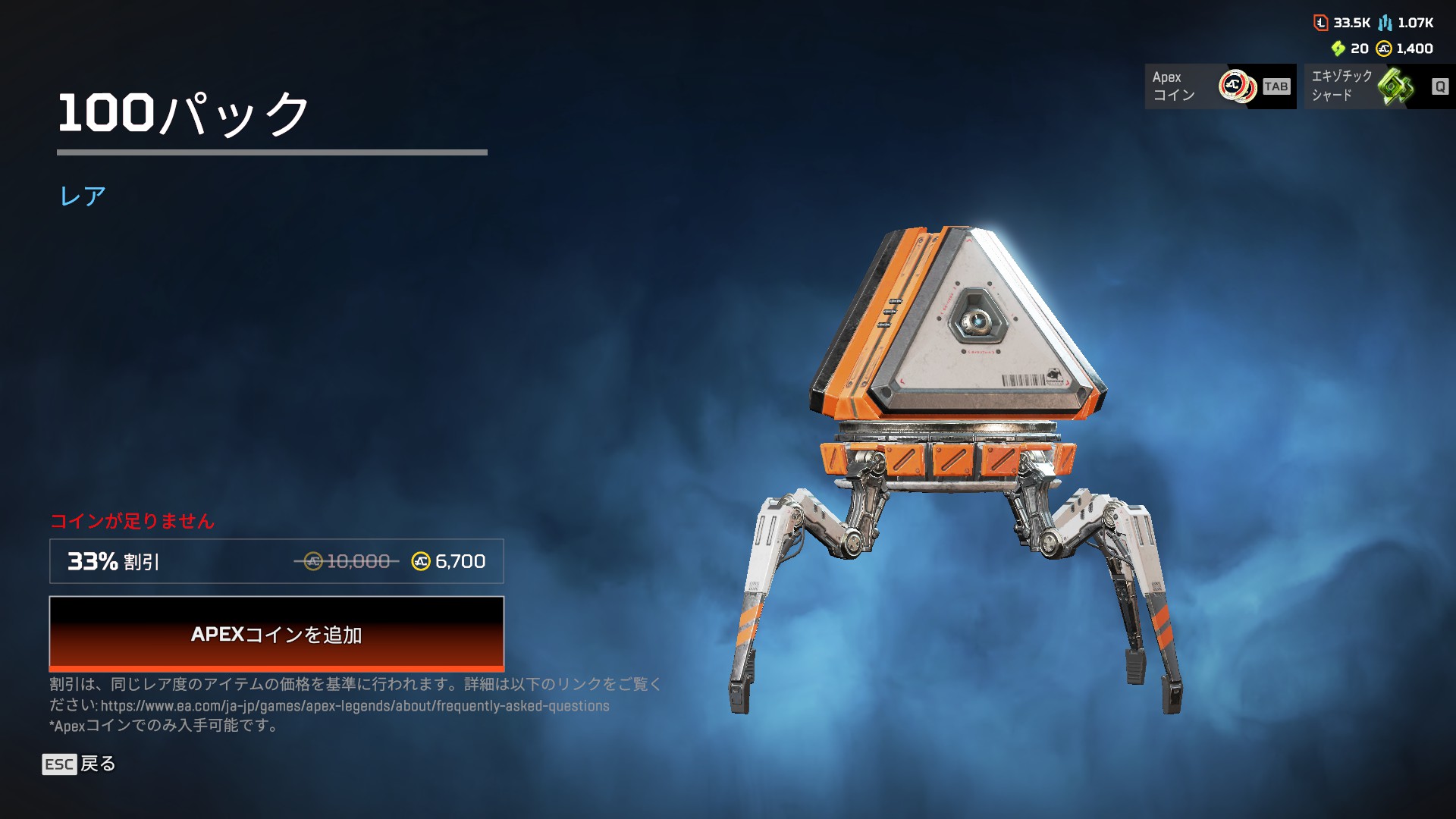Viewport: 1456px width, 819px height.
Task: Click the Q key badge on the Exotic Shards panel
Action: [1441, 87]
